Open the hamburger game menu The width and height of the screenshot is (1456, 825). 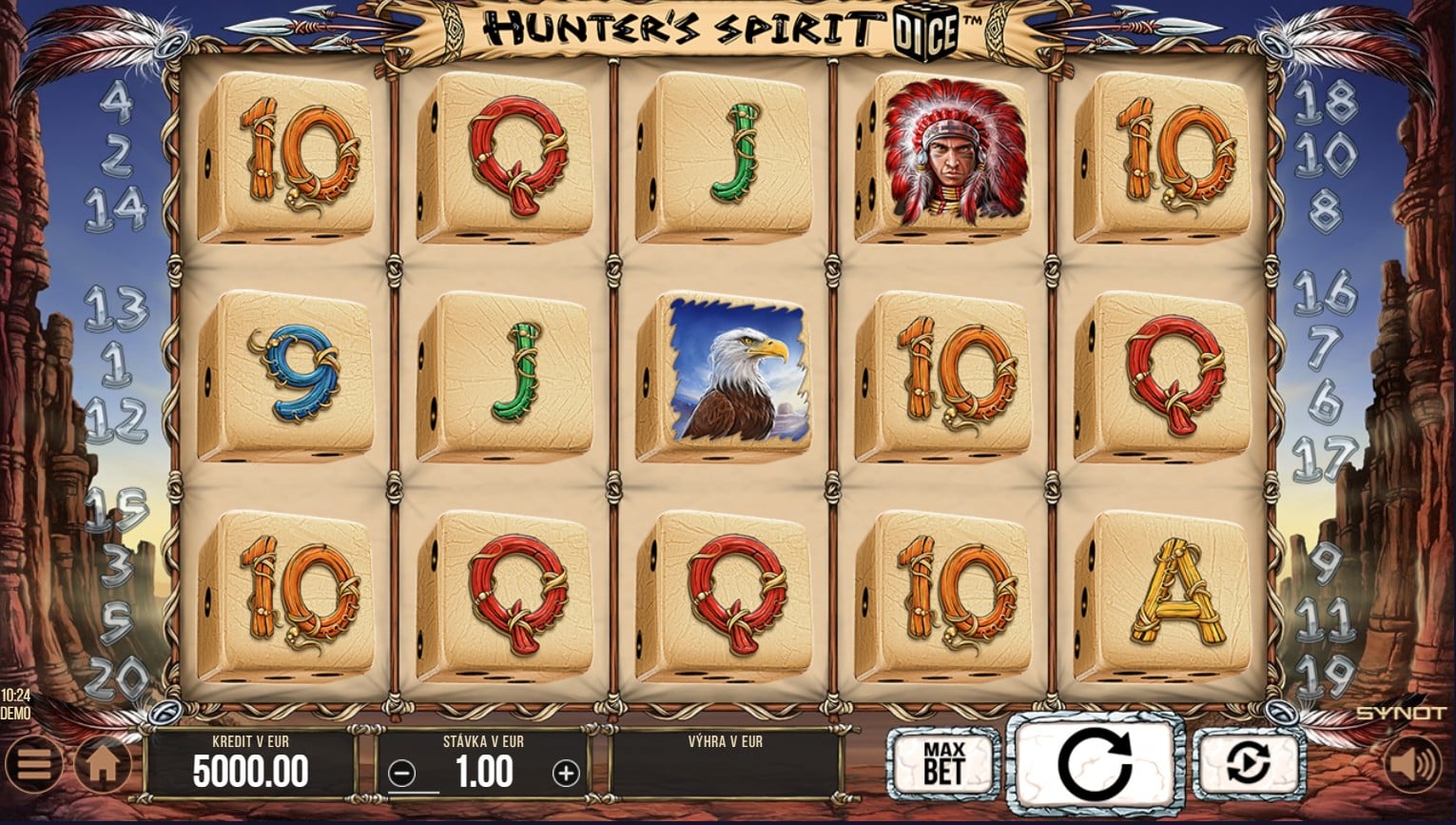click(x=34, y=761)
